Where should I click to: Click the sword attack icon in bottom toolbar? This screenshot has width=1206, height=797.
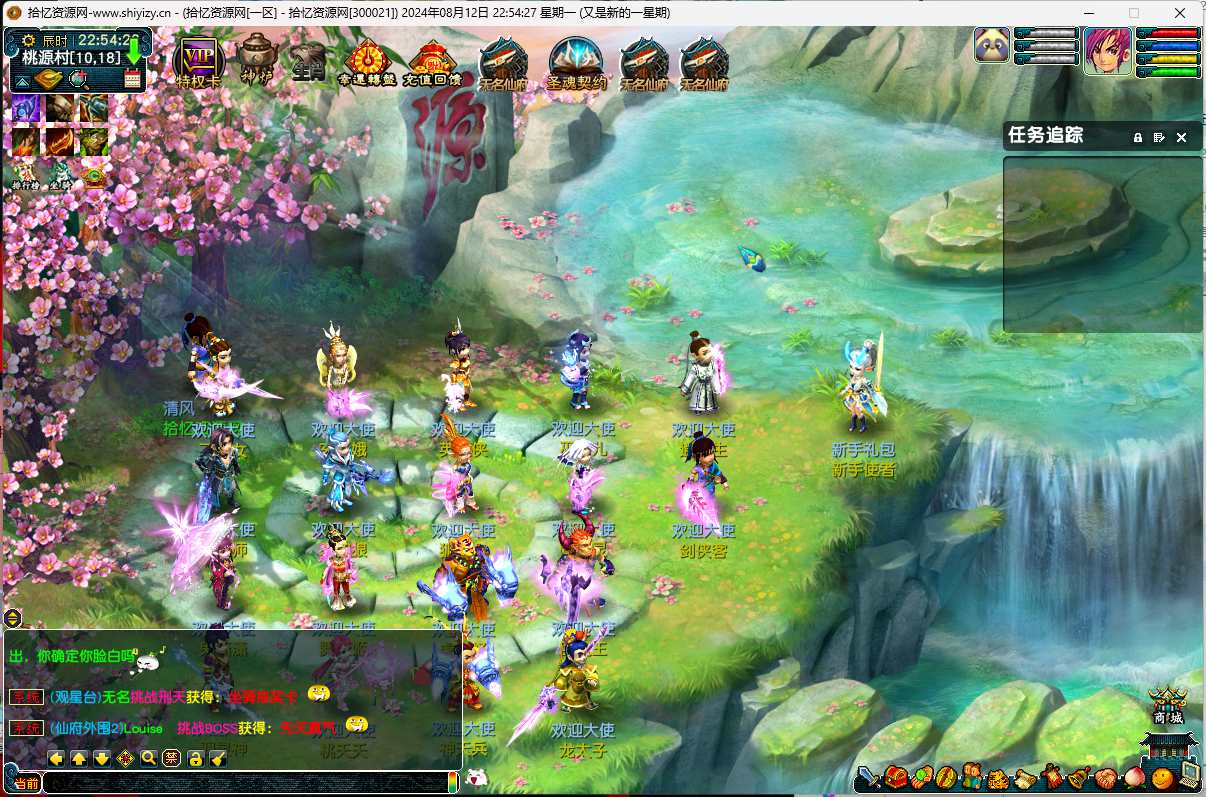[869, 777]
